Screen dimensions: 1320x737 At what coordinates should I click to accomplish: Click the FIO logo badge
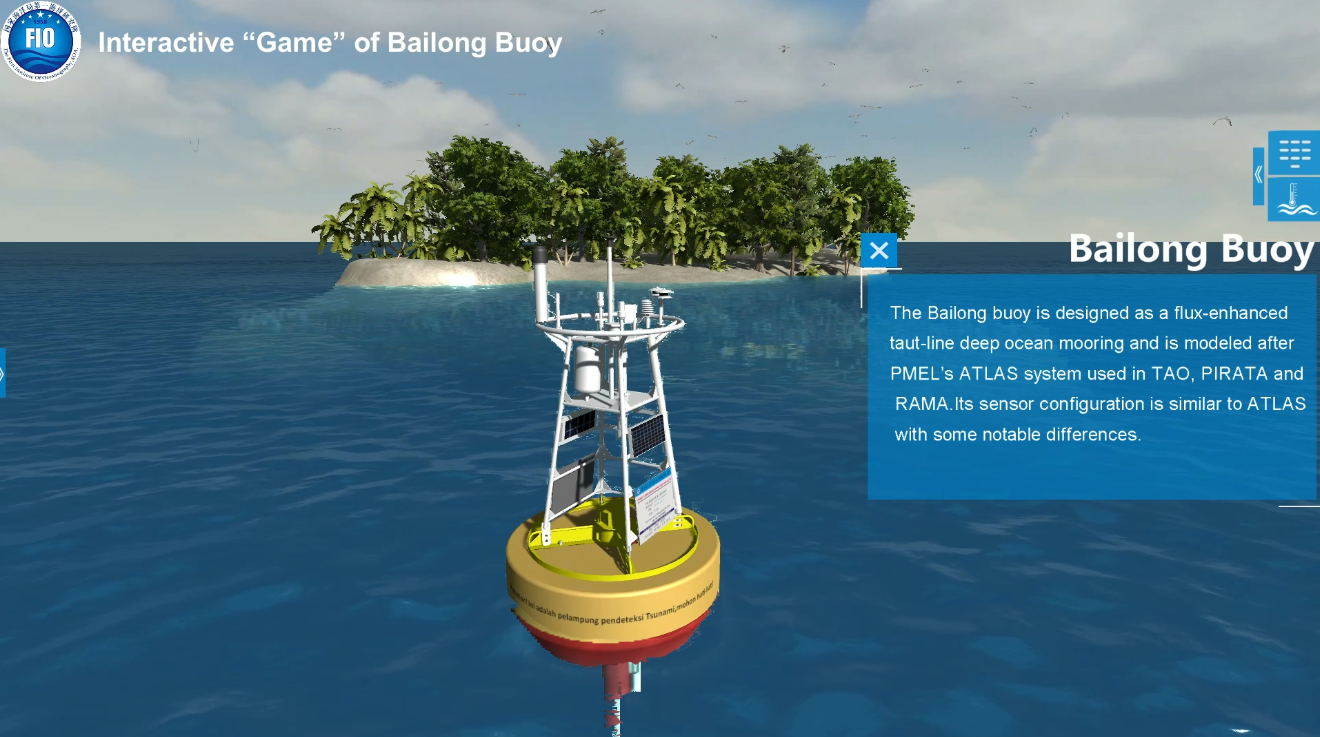coord(41,41)
